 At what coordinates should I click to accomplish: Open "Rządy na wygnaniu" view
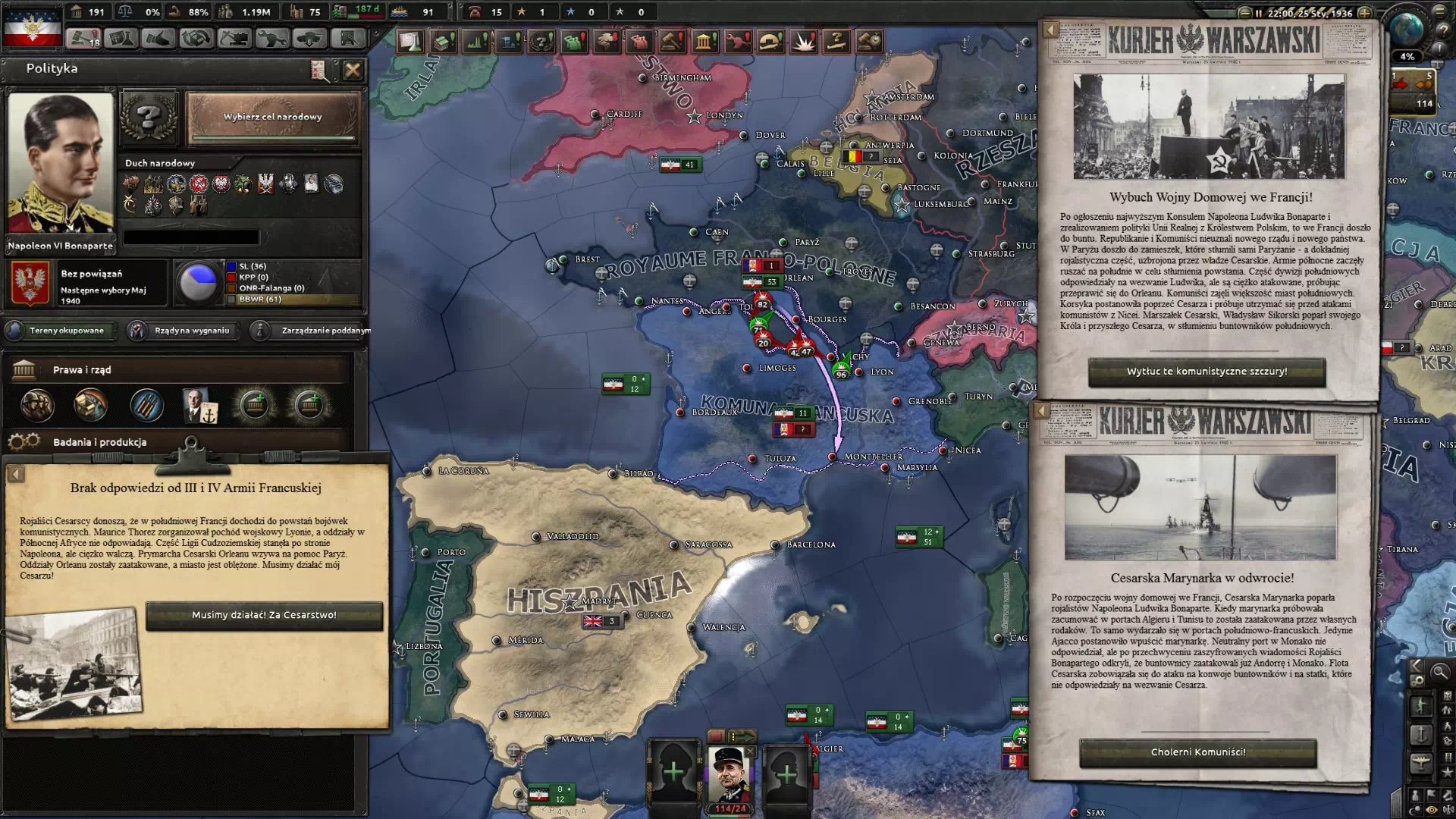pyautogui.click(x=182, y=331)
